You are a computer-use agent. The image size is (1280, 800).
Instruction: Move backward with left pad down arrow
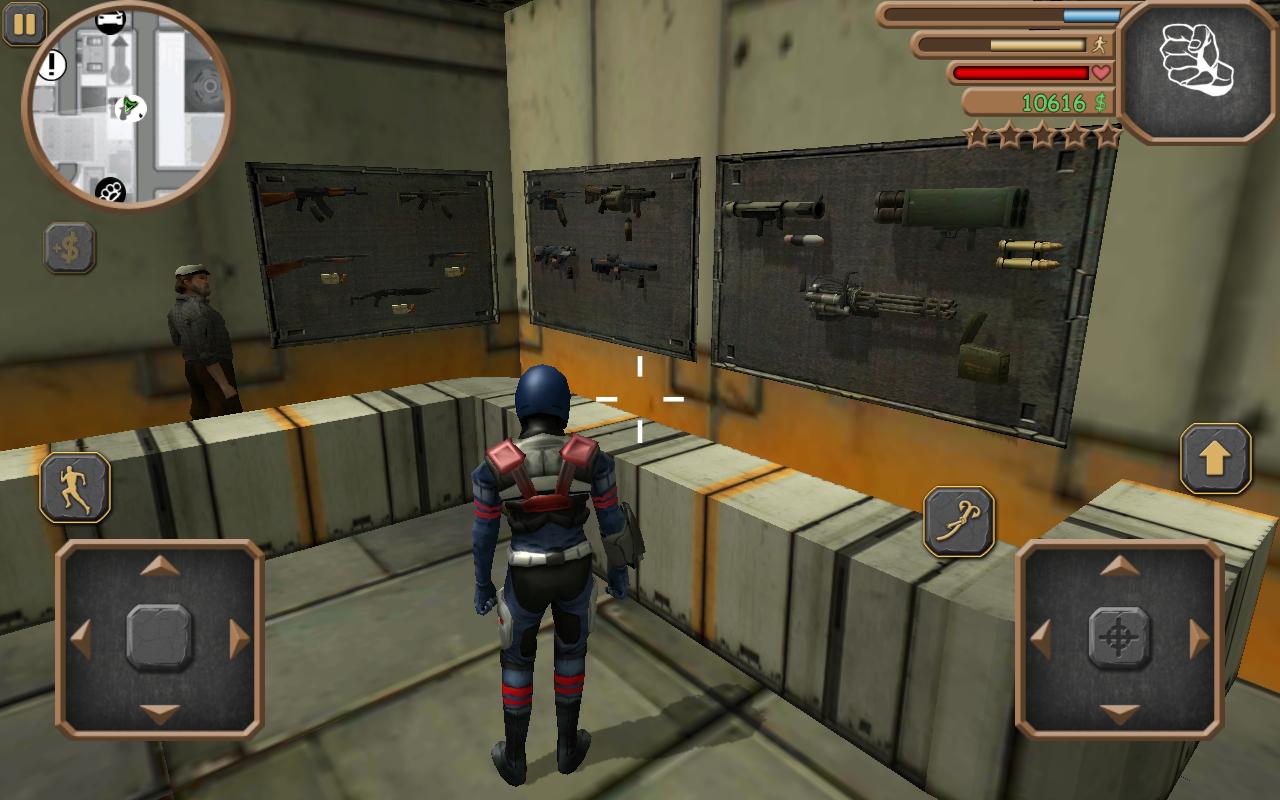pyautogui.click(x=160, y=713)
